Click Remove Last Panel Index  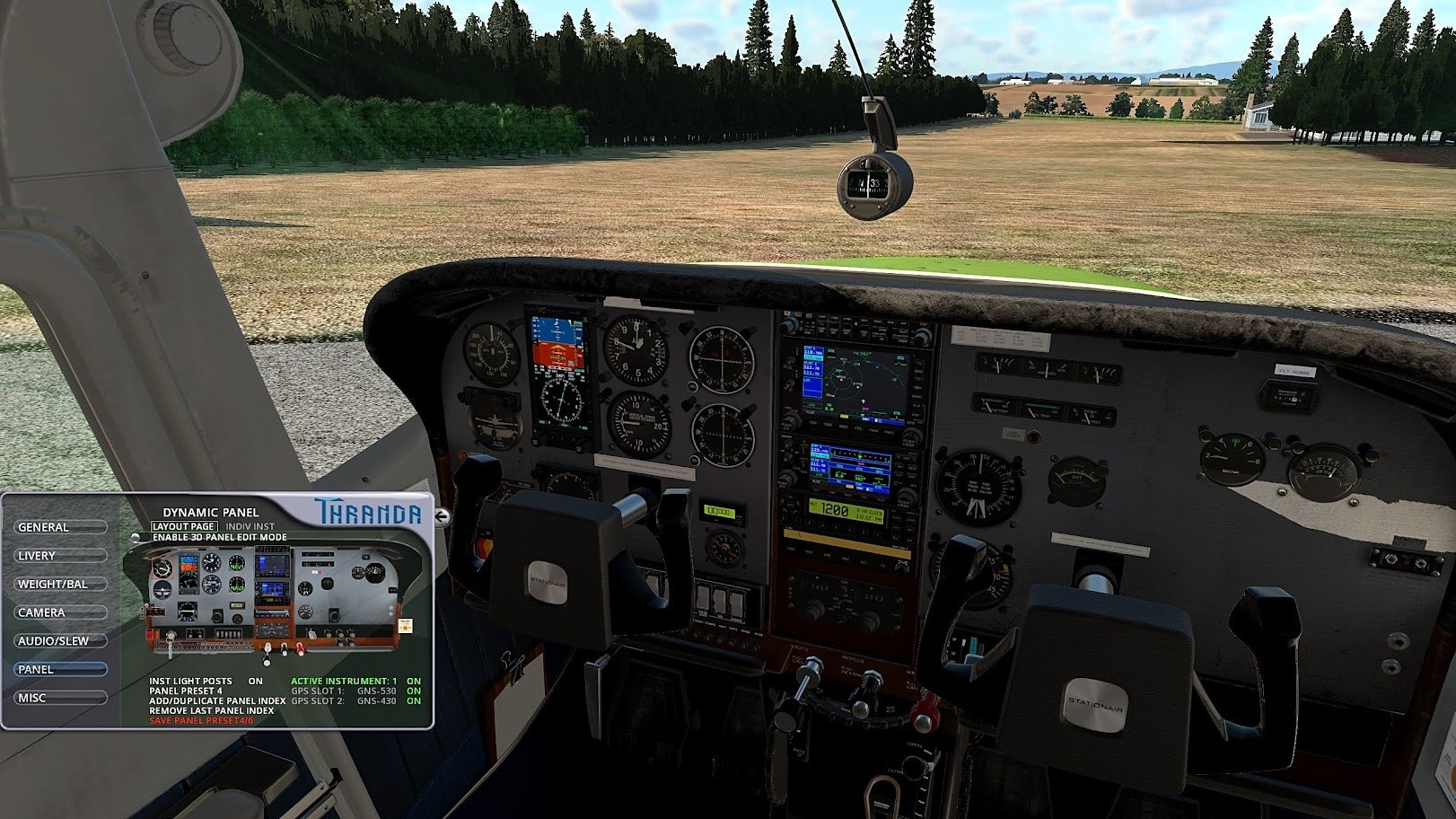211,710
